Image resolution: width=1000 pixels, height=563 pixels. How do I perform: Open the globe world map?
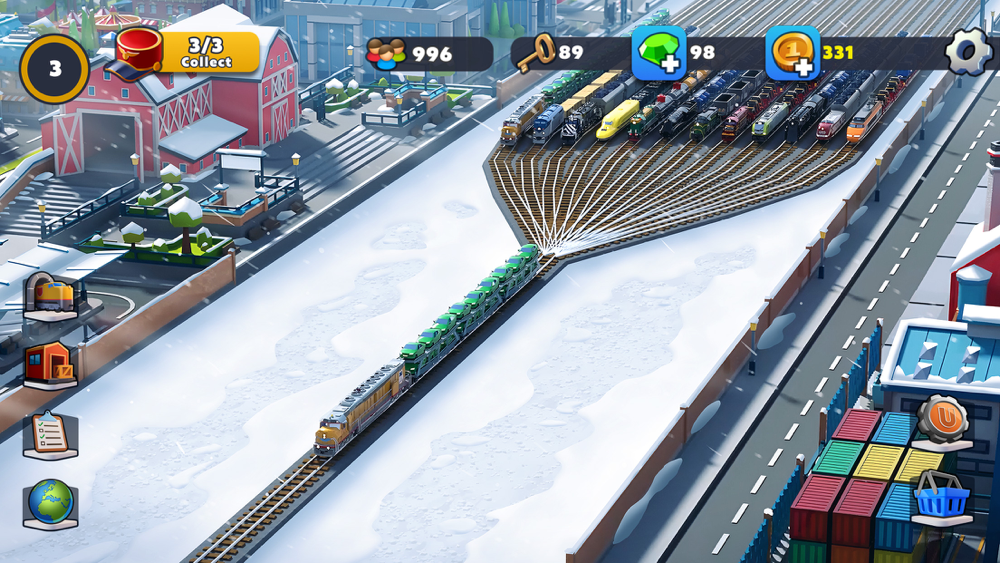pos(50,503)
